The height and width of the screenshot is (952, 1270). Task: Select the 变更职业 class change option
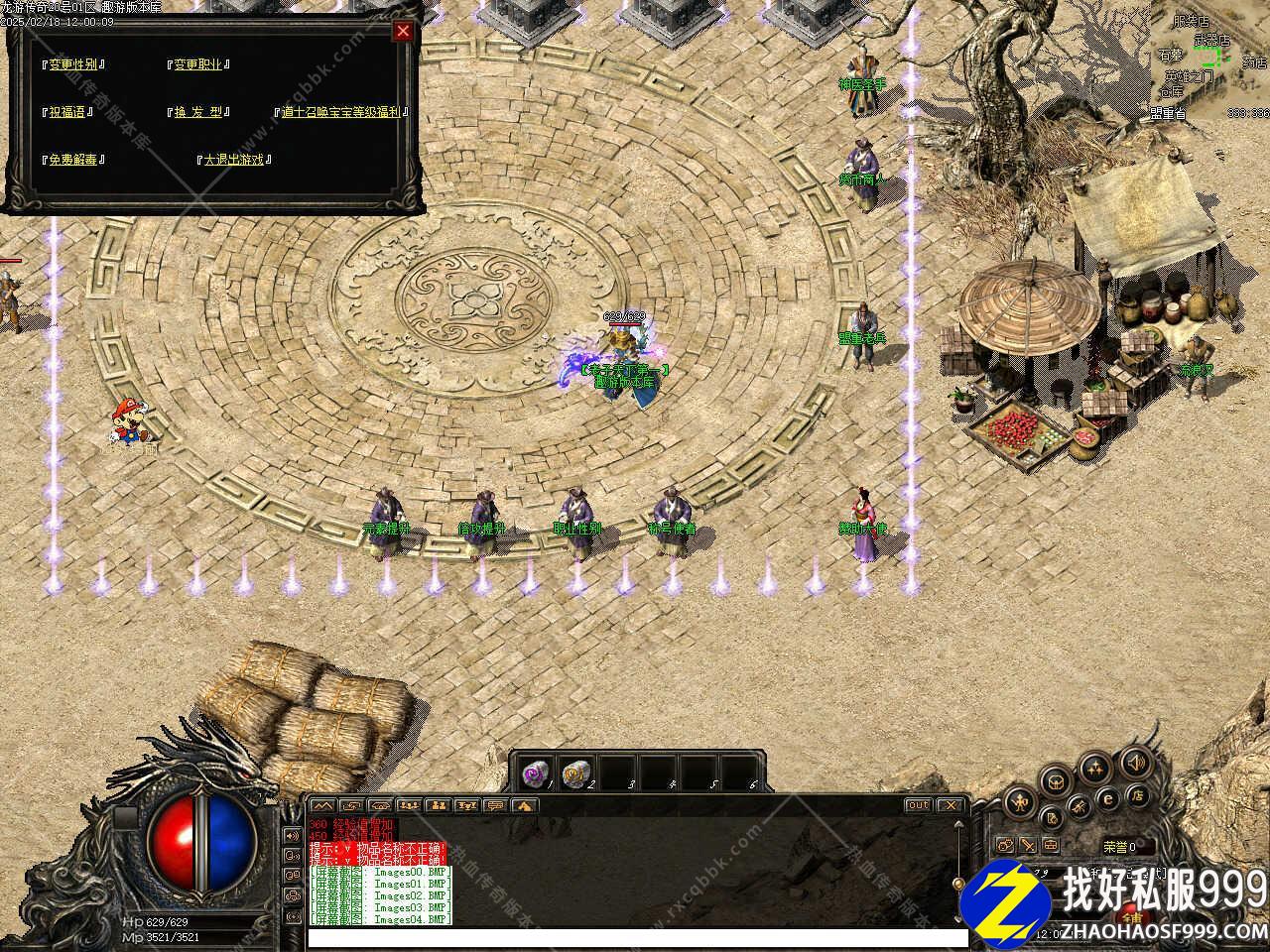(198, 64)
